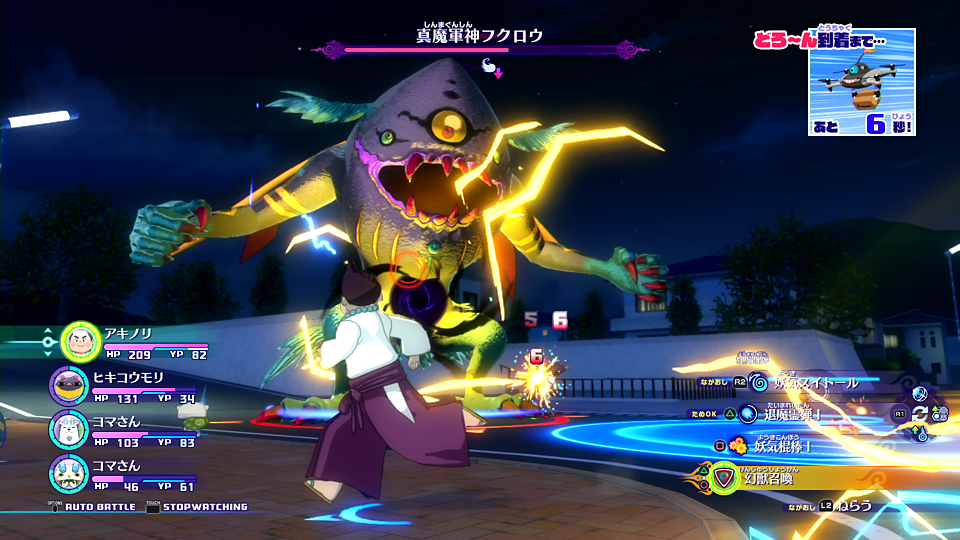Activate the 退魔霊弾 skill

[790, 414]
